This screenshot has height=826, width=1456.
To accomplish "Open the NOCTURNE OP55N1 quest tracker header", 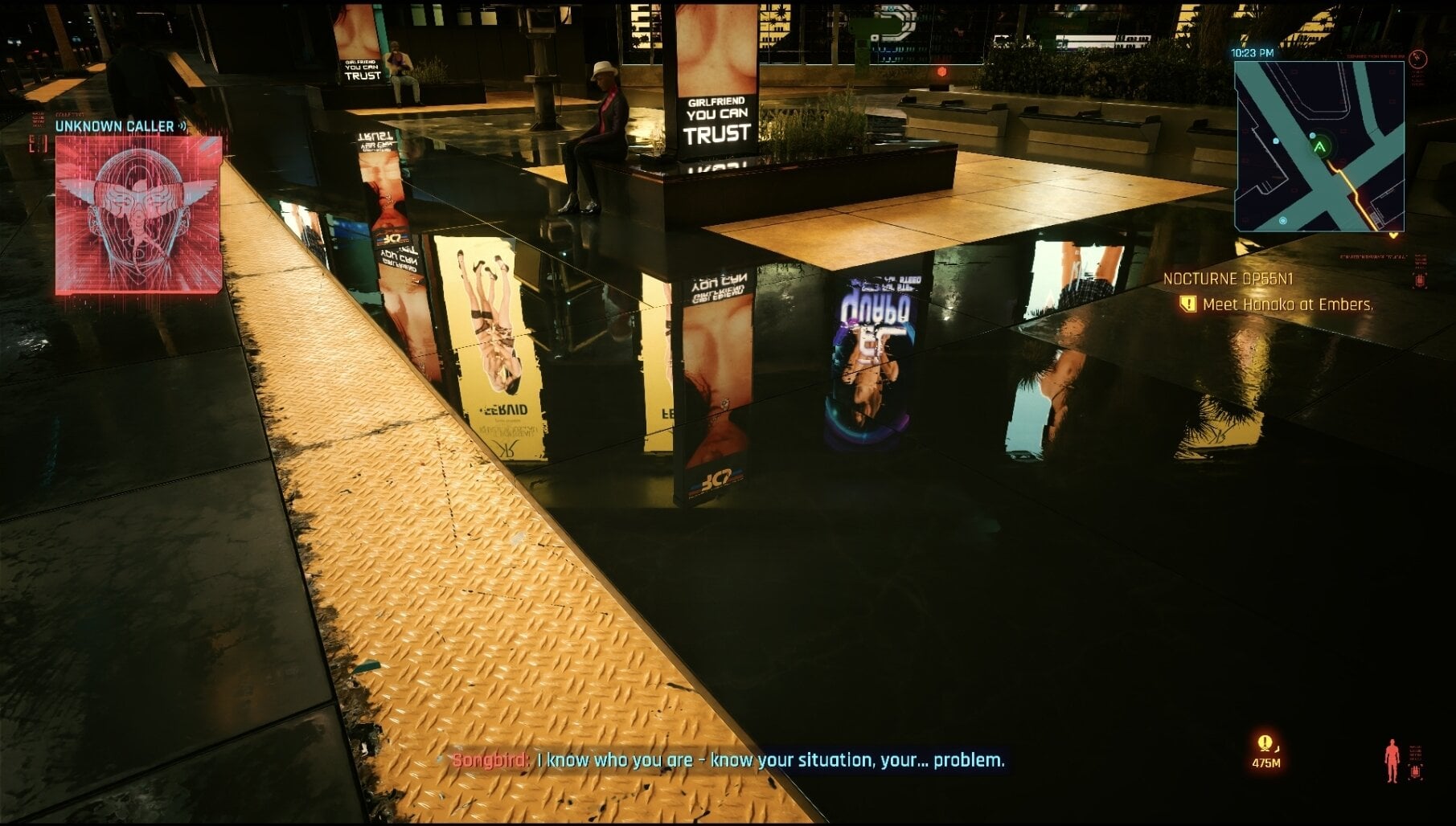I will point(1228,278).
